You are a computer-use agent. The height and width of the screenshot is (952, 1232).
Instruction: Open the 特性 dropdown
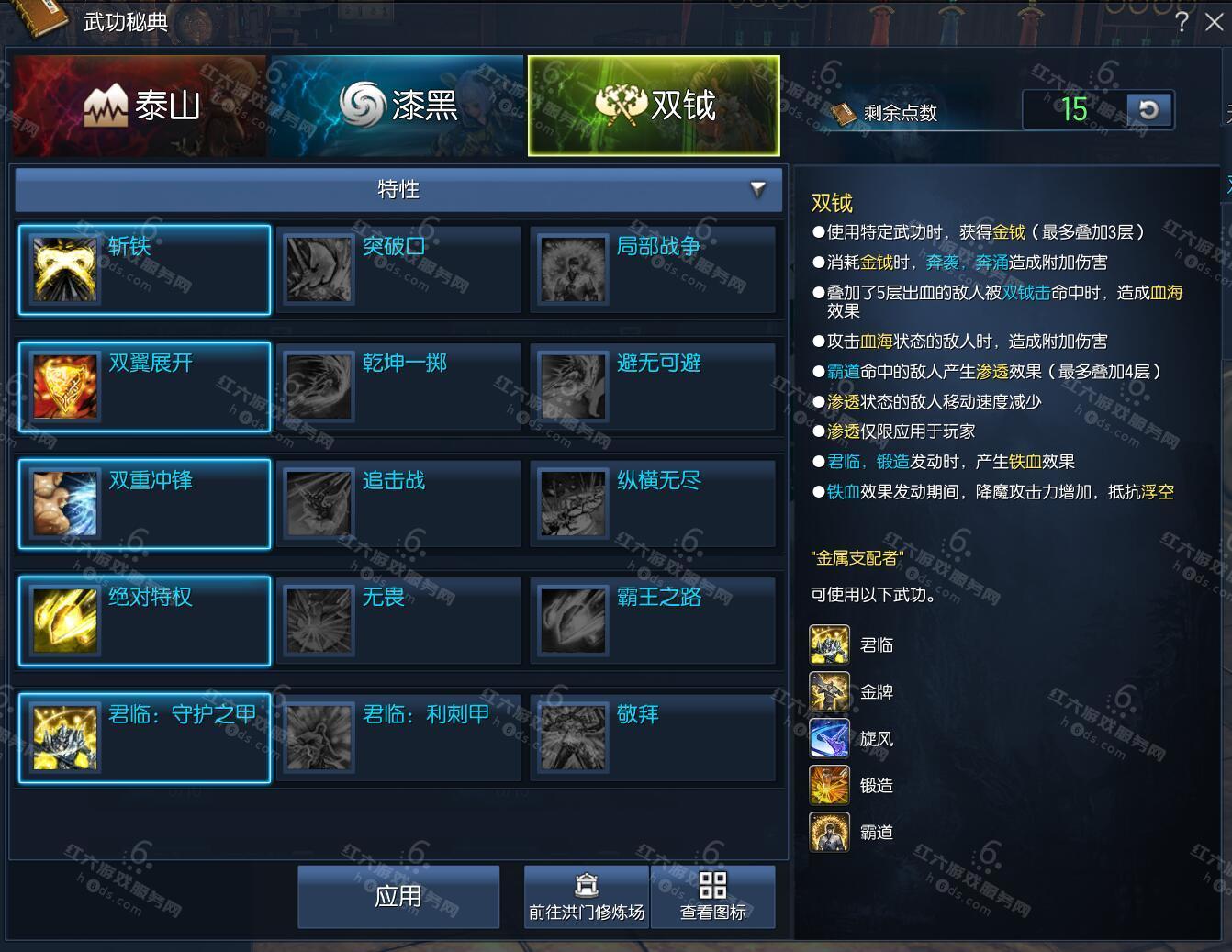(x=398, y=189)
